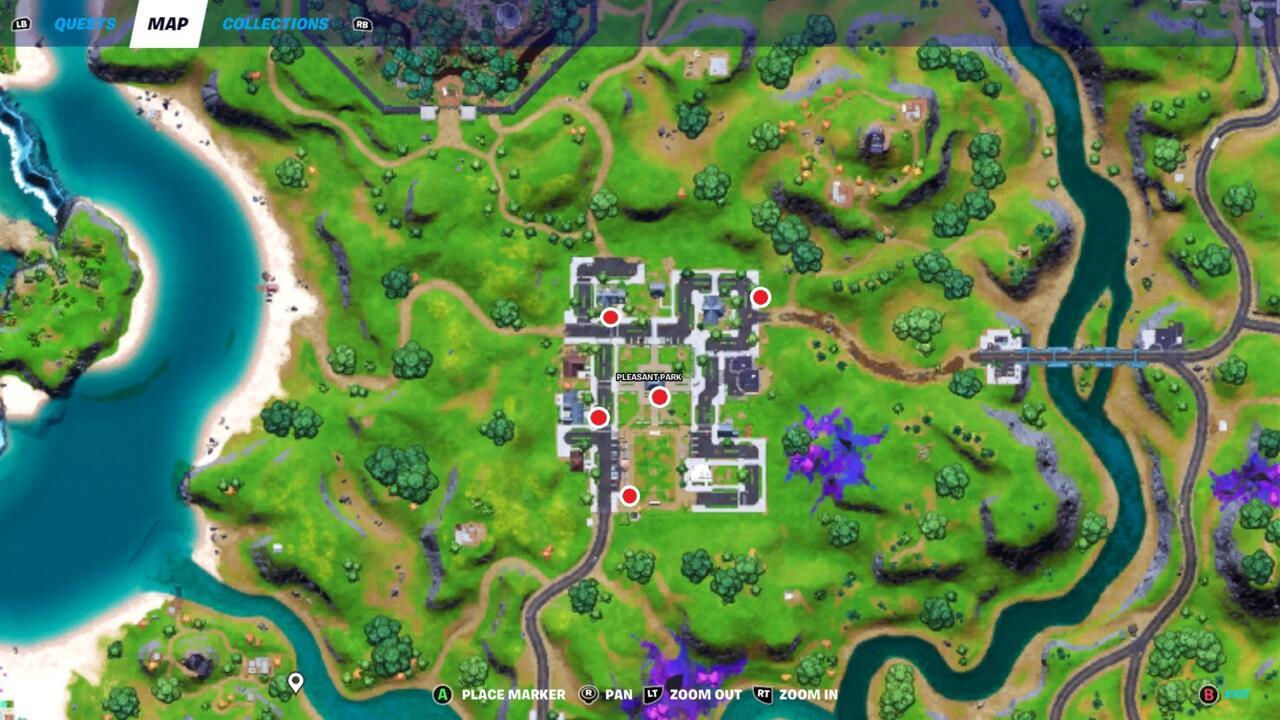
Task: Click the RT trigger icon for zooming in
Action: coord(764,692)
